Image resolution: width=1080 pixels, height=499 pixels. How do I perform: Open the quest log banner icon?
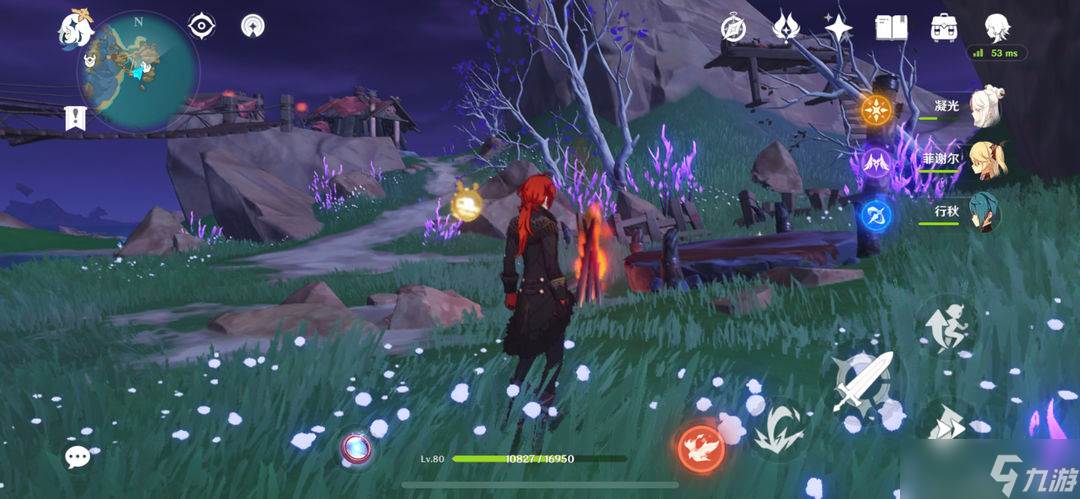click(x=74, y=117)
